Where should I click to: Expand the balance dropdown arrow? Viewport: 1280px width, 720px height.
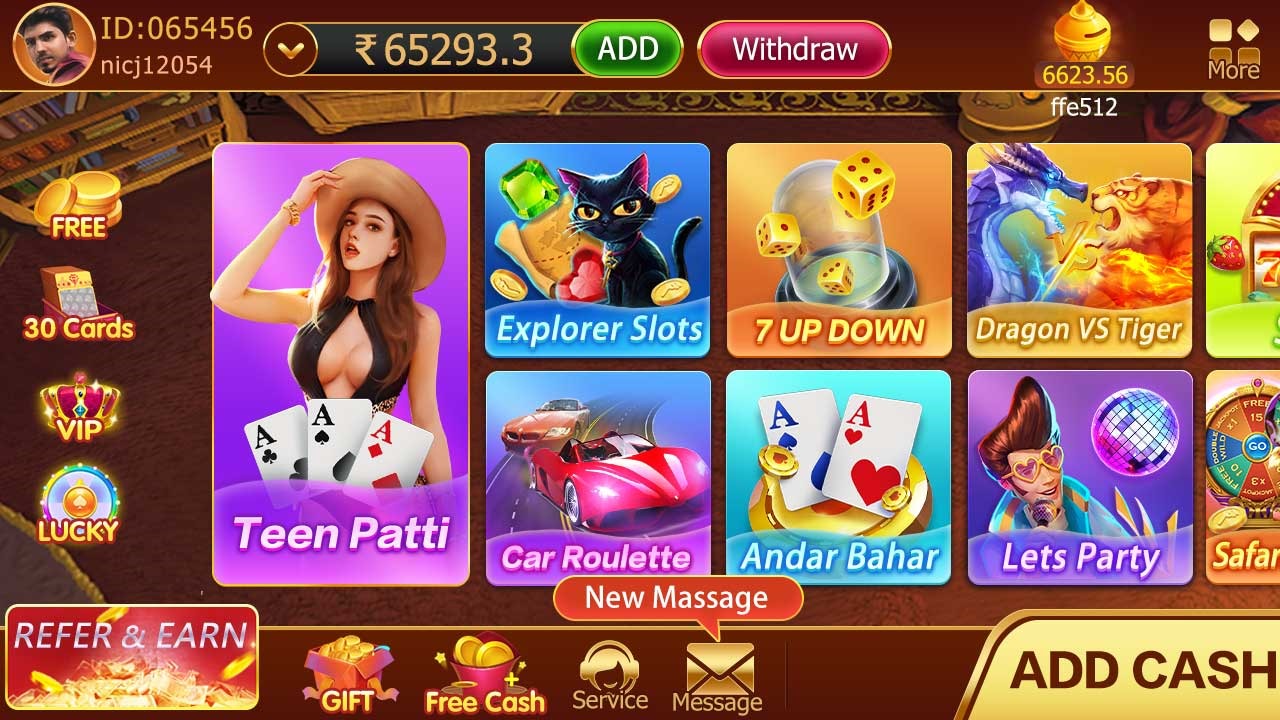point(290,49)
